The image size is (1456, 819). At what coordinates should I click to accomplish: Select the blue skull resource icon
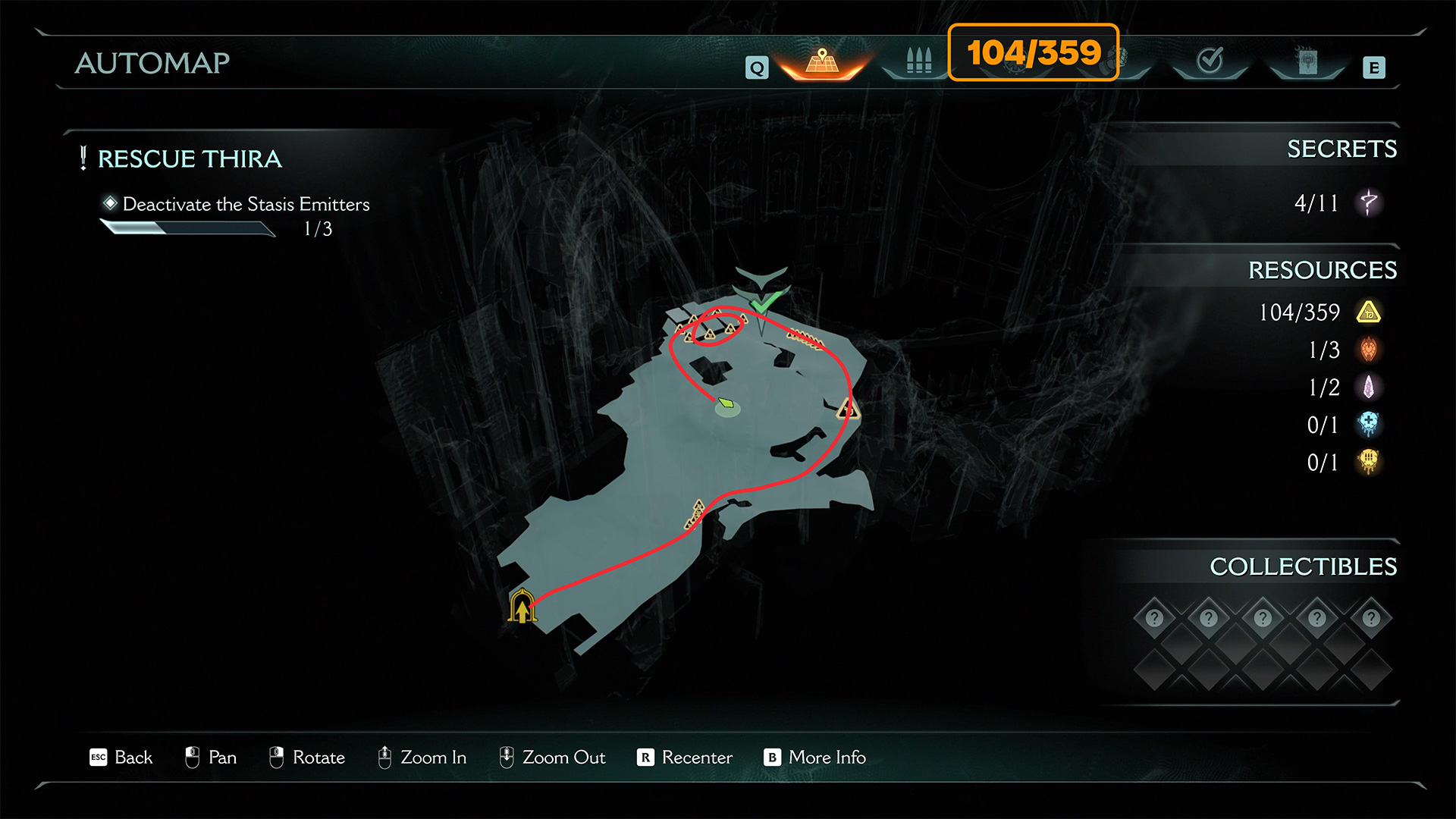click(x=1369, y=425)
